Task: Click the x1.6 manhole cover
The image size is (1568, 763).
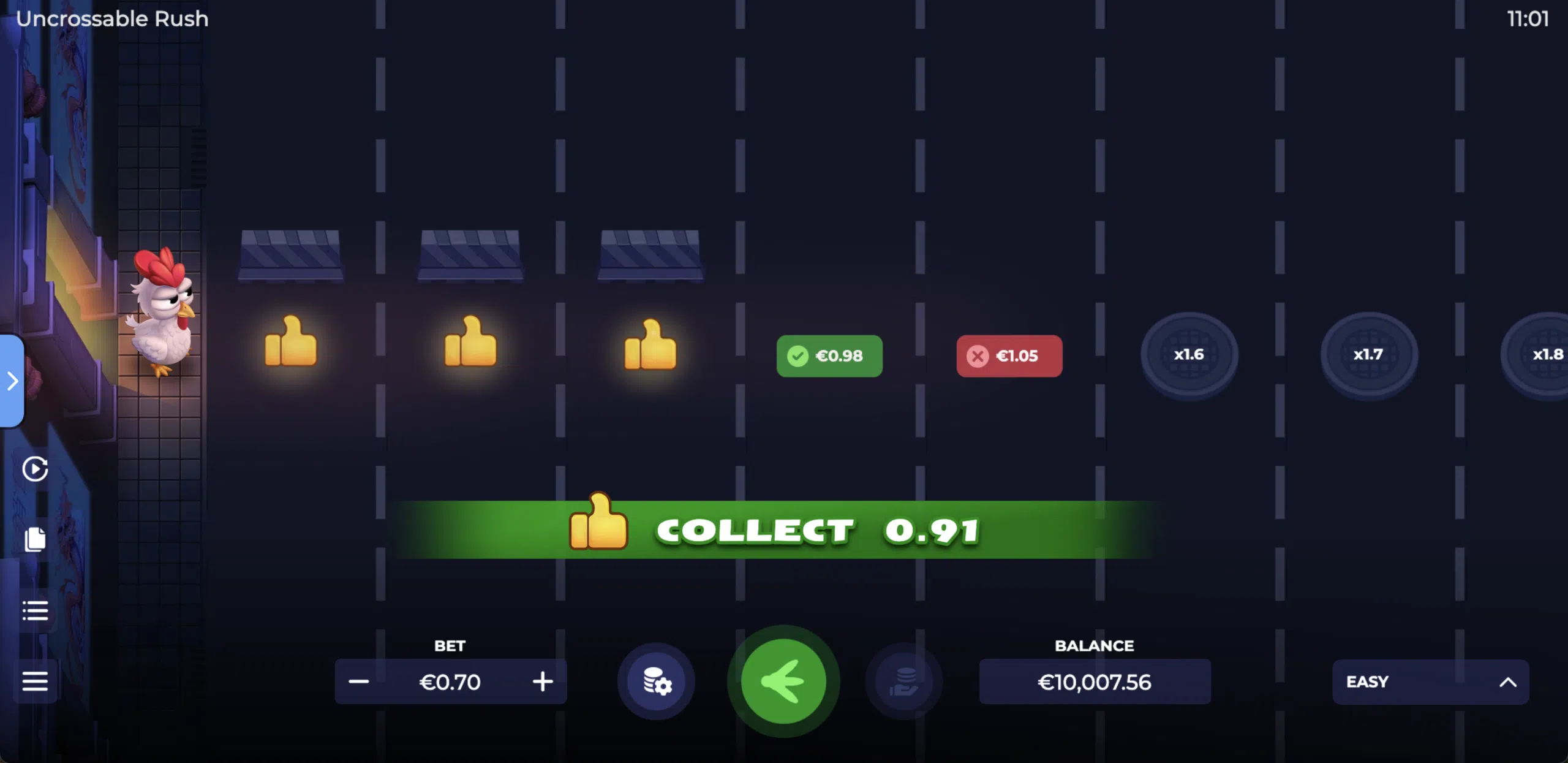Action: coord(1188,354)
